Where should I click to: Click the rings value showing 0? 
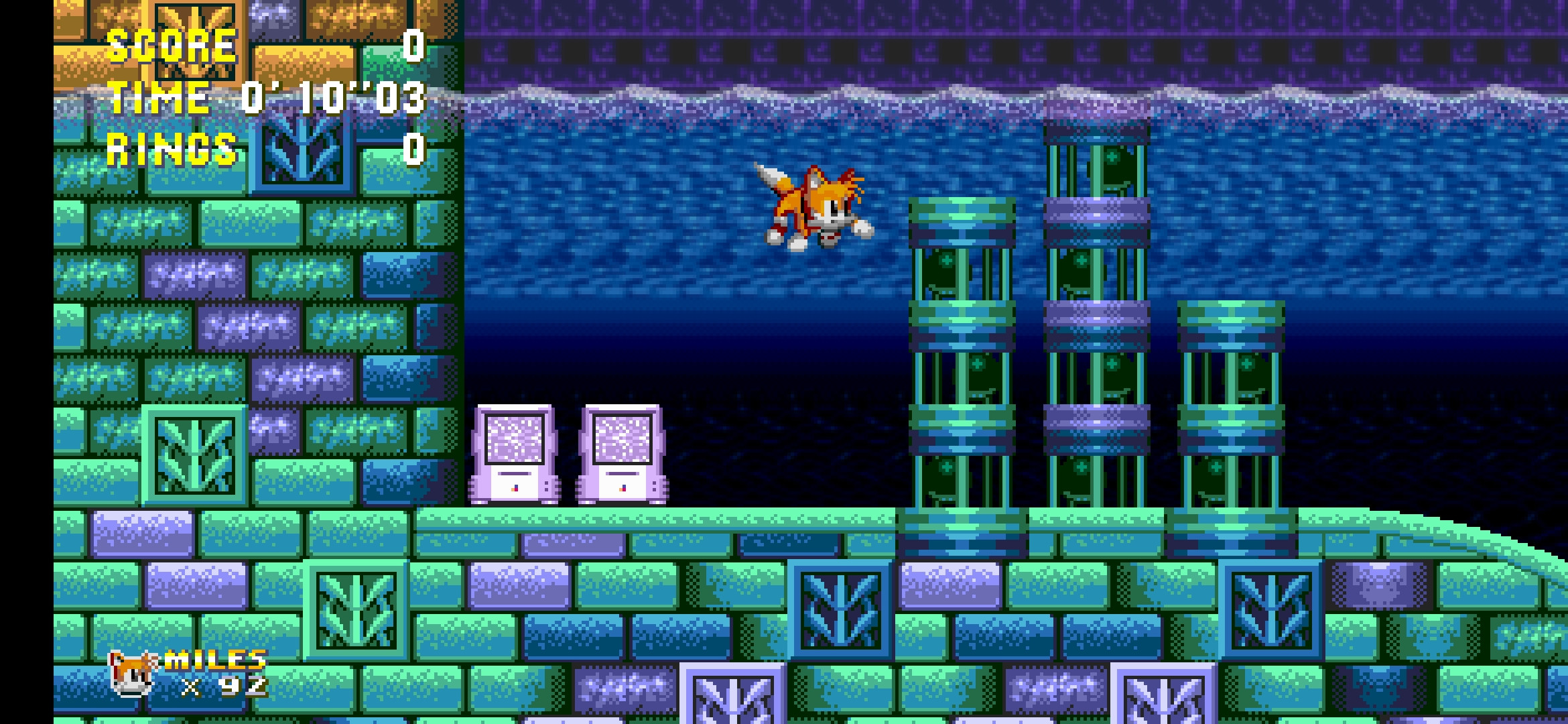click(x=412, y=149)
